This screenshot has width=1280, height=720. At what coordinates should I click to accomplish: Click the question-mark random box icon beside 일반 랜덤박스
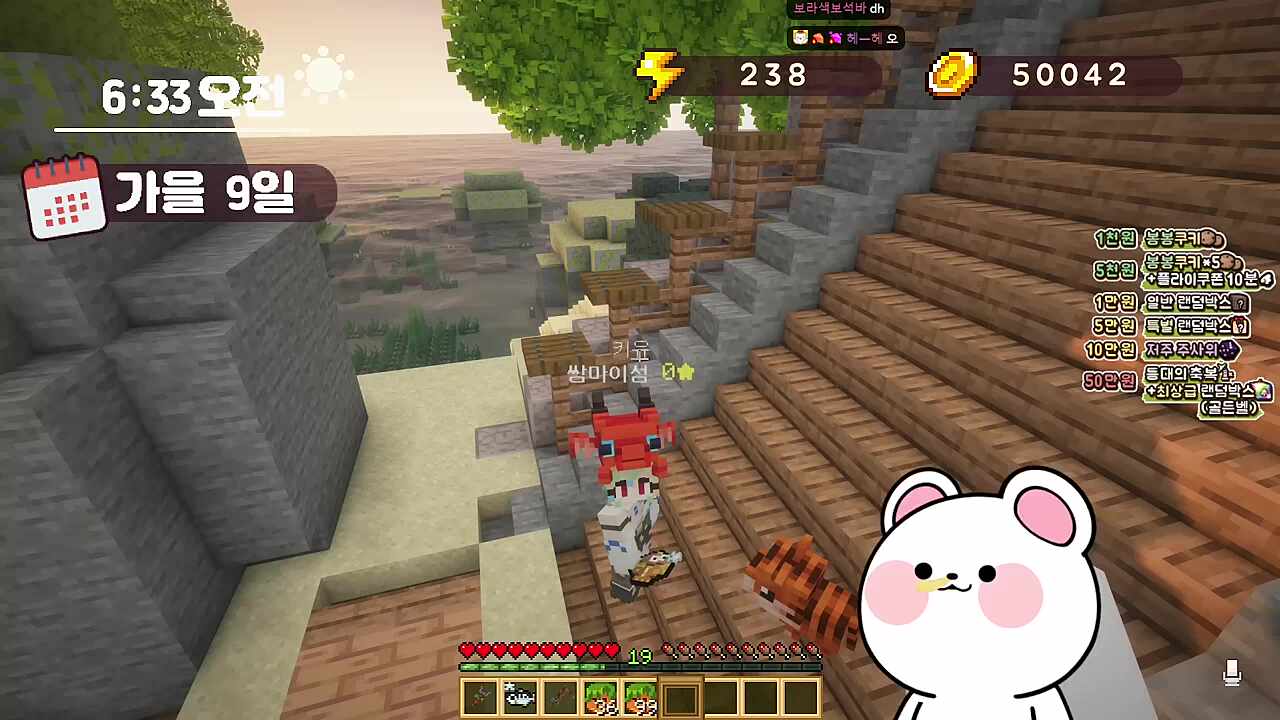tap(1240, 303)
